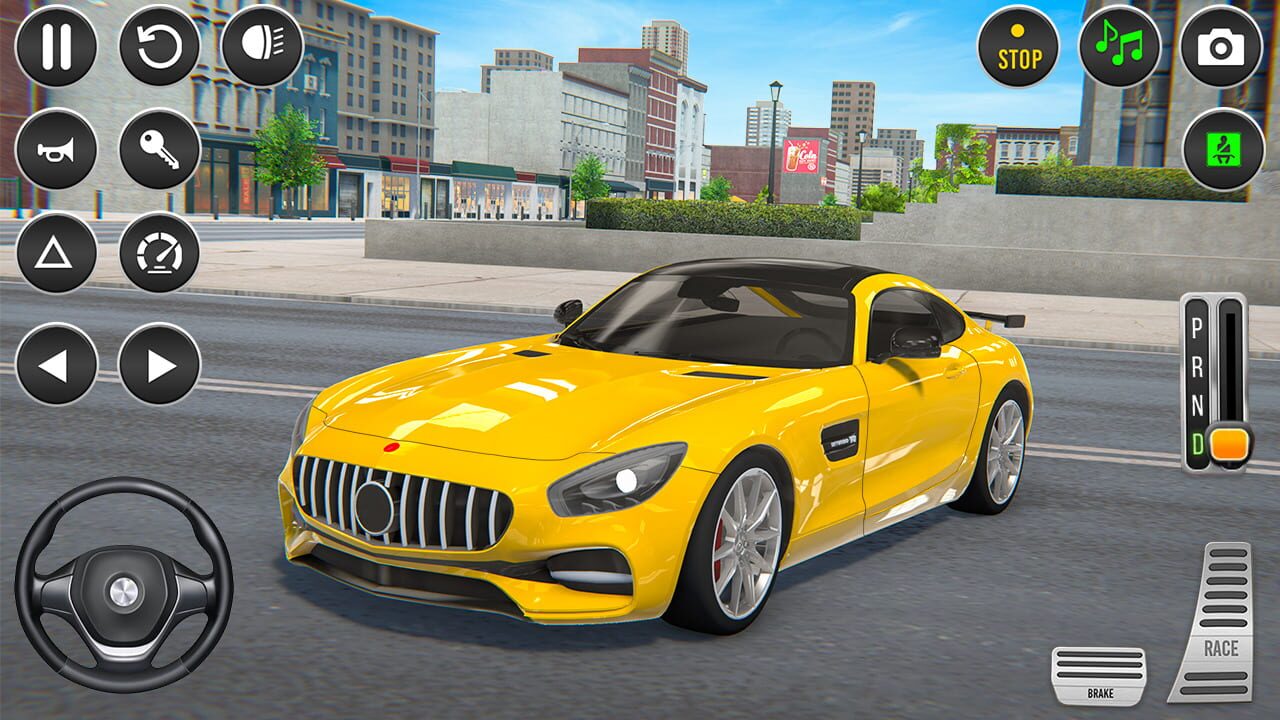1280x720 pixels.
Task: Sound the car horn
Action: click(x=57, y=150)
